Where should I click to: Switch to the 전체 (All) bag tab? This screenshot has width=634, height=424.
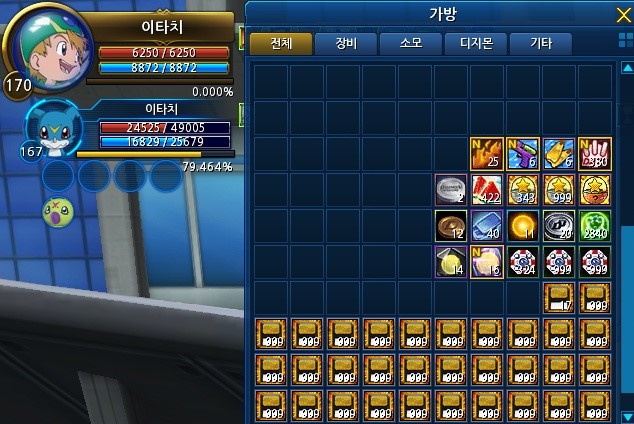click(280, 43)
